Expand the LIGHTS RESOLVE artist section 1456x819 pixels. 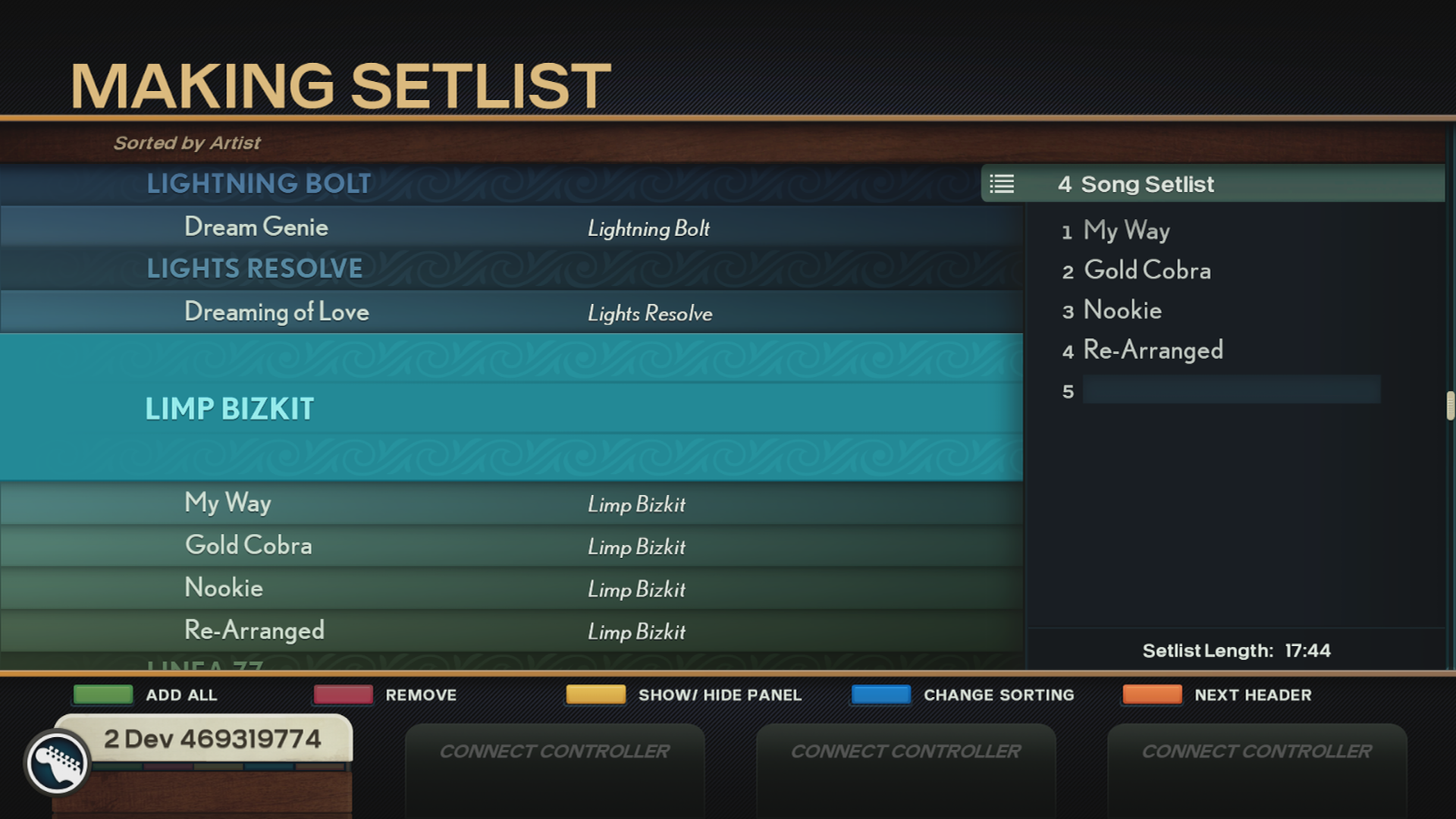[256, 268]
